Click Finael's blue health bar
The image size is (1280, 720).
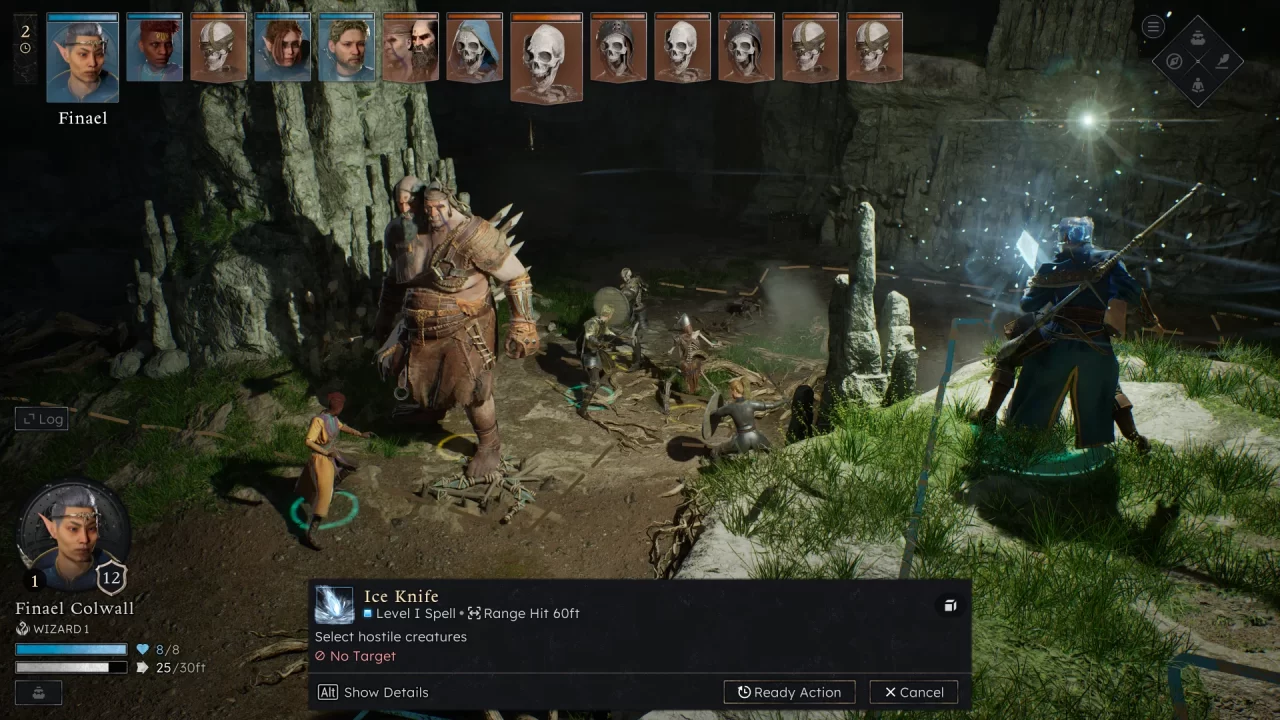(x=70, y=648)
